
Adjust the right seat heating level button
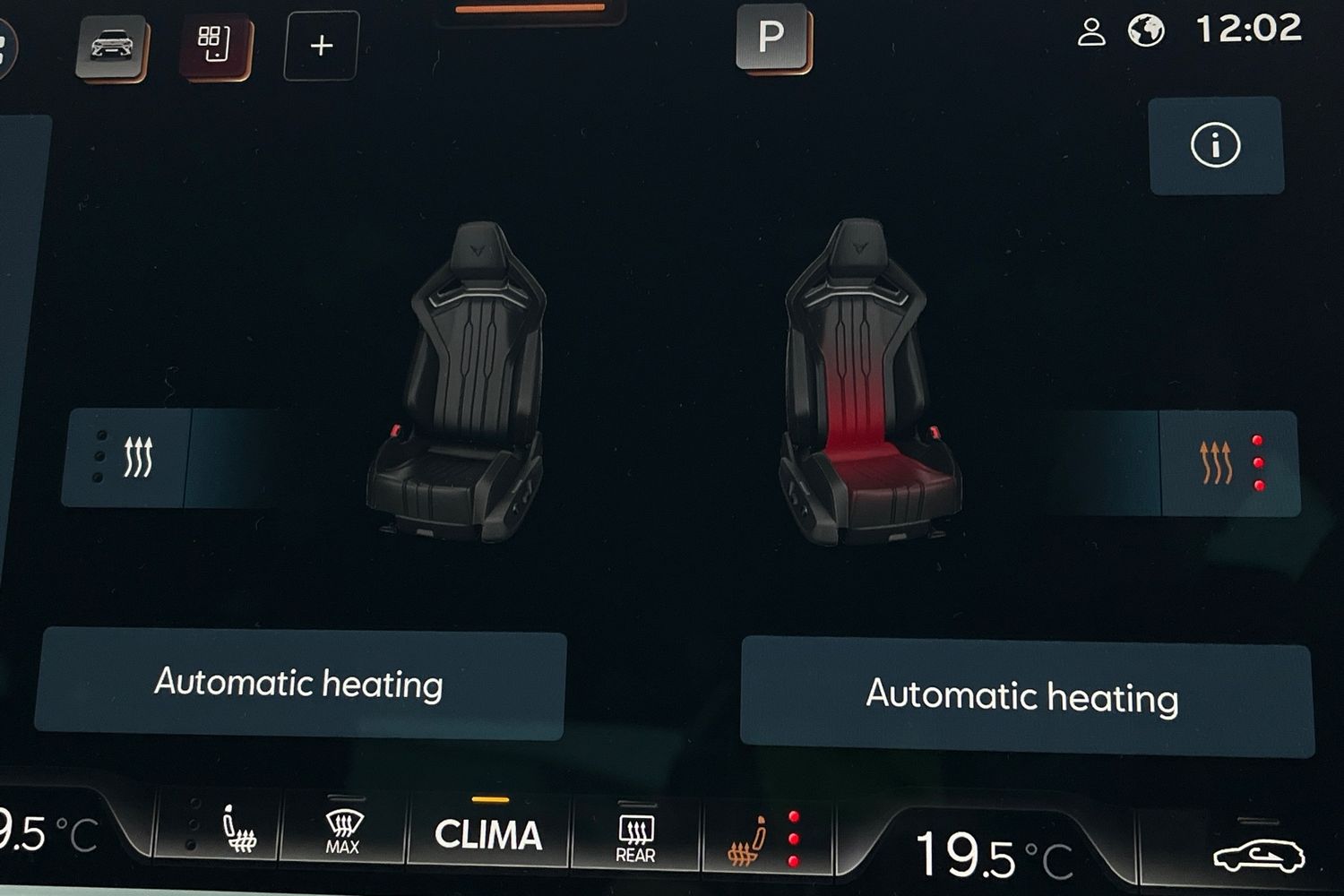[1228, 463]
